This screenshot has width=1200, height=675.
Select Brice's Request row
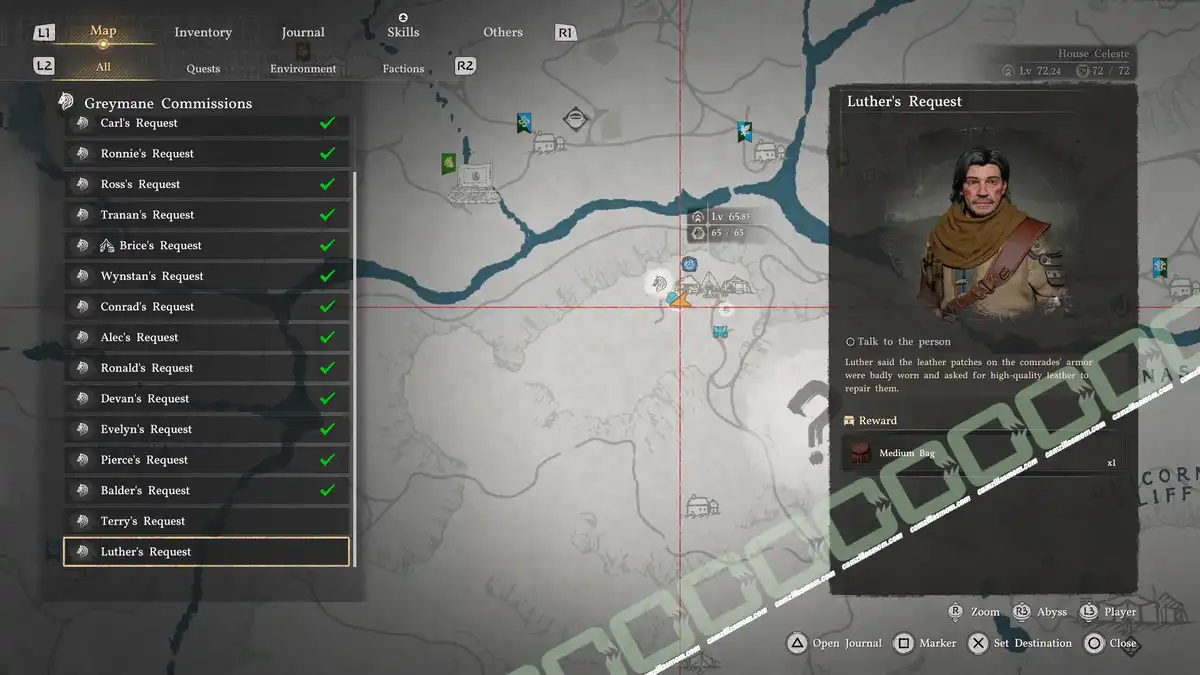tap(206, 246)
